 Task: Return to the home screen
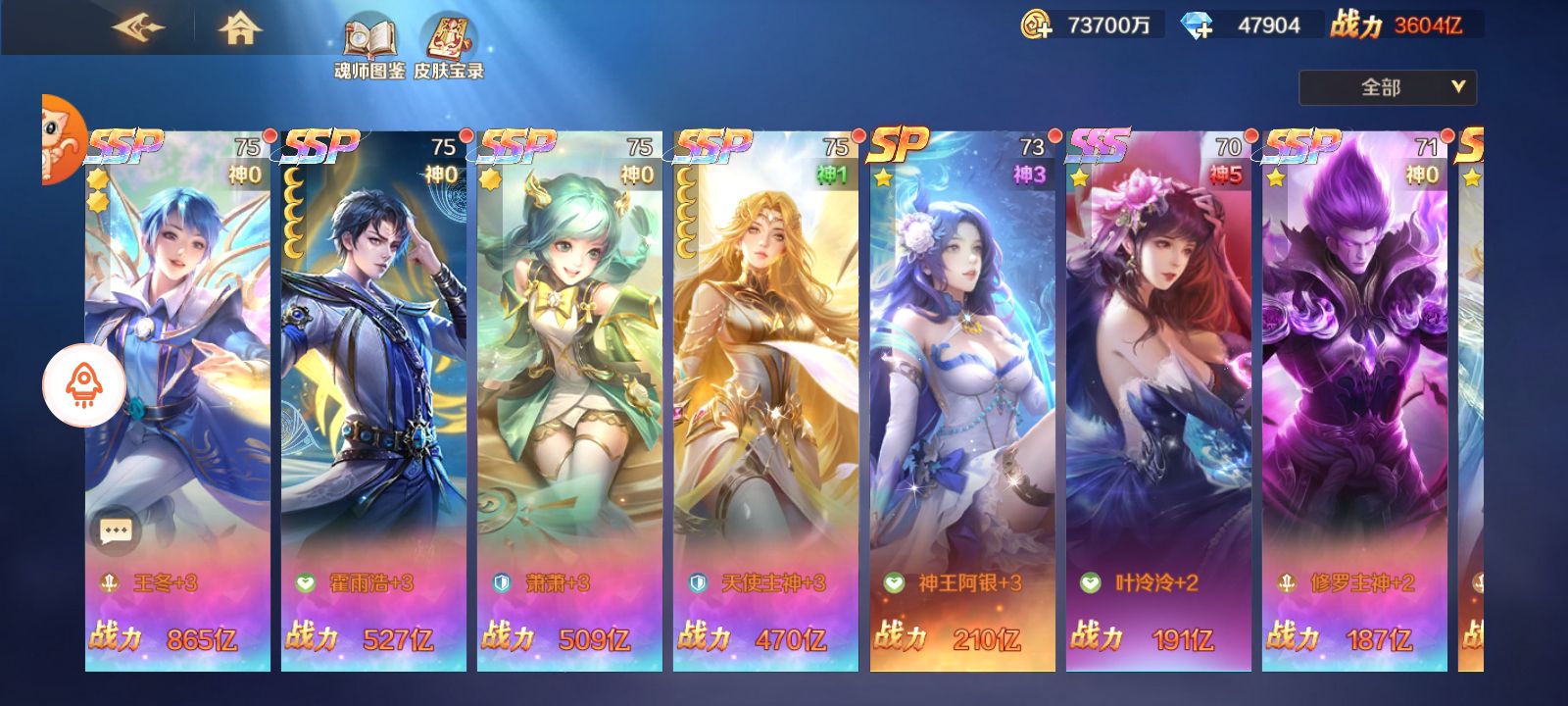click(x=239, y=27)
